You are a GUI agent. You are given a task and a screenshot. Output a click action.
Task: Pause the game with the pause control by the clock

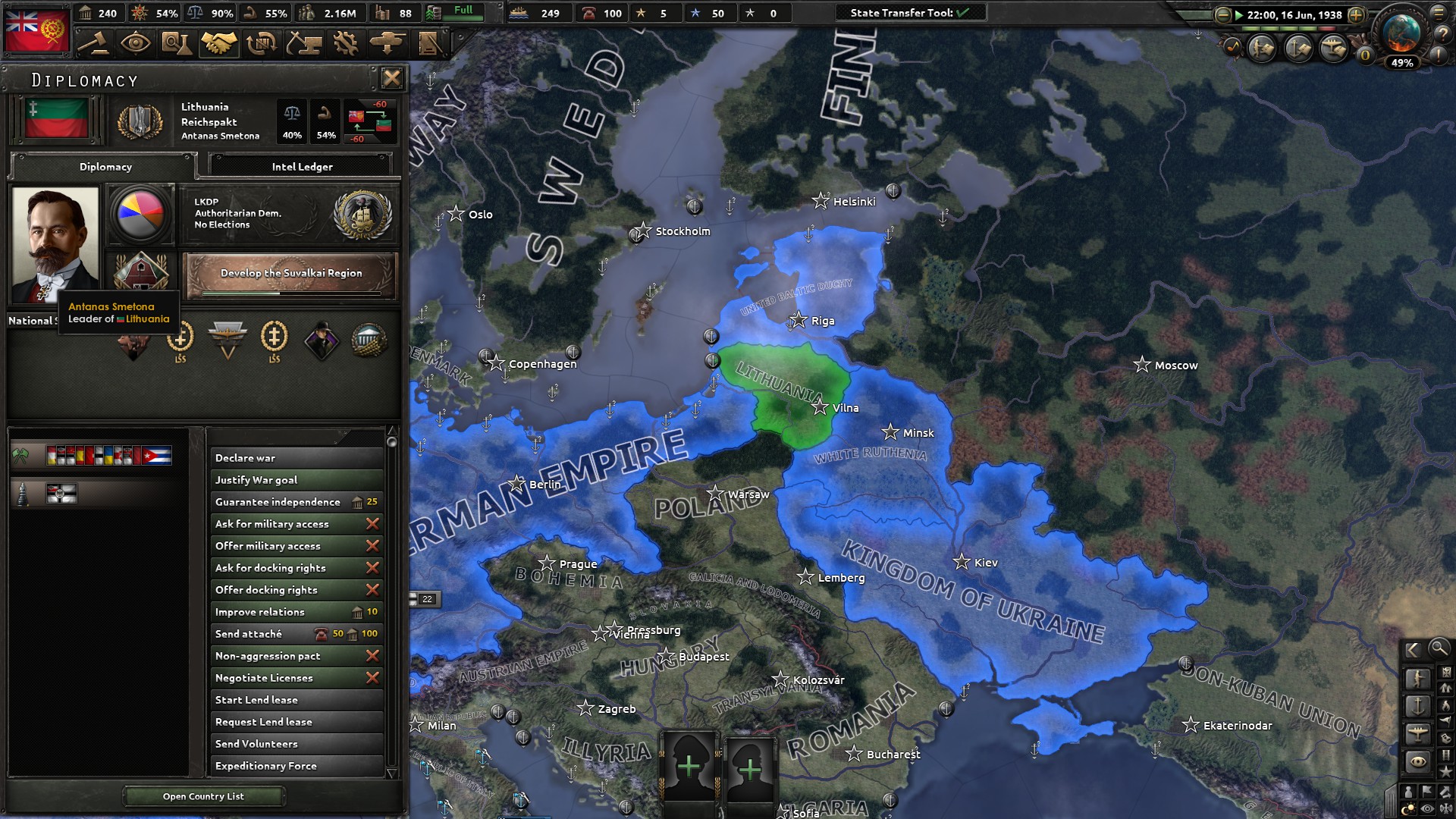(1241, 14)
